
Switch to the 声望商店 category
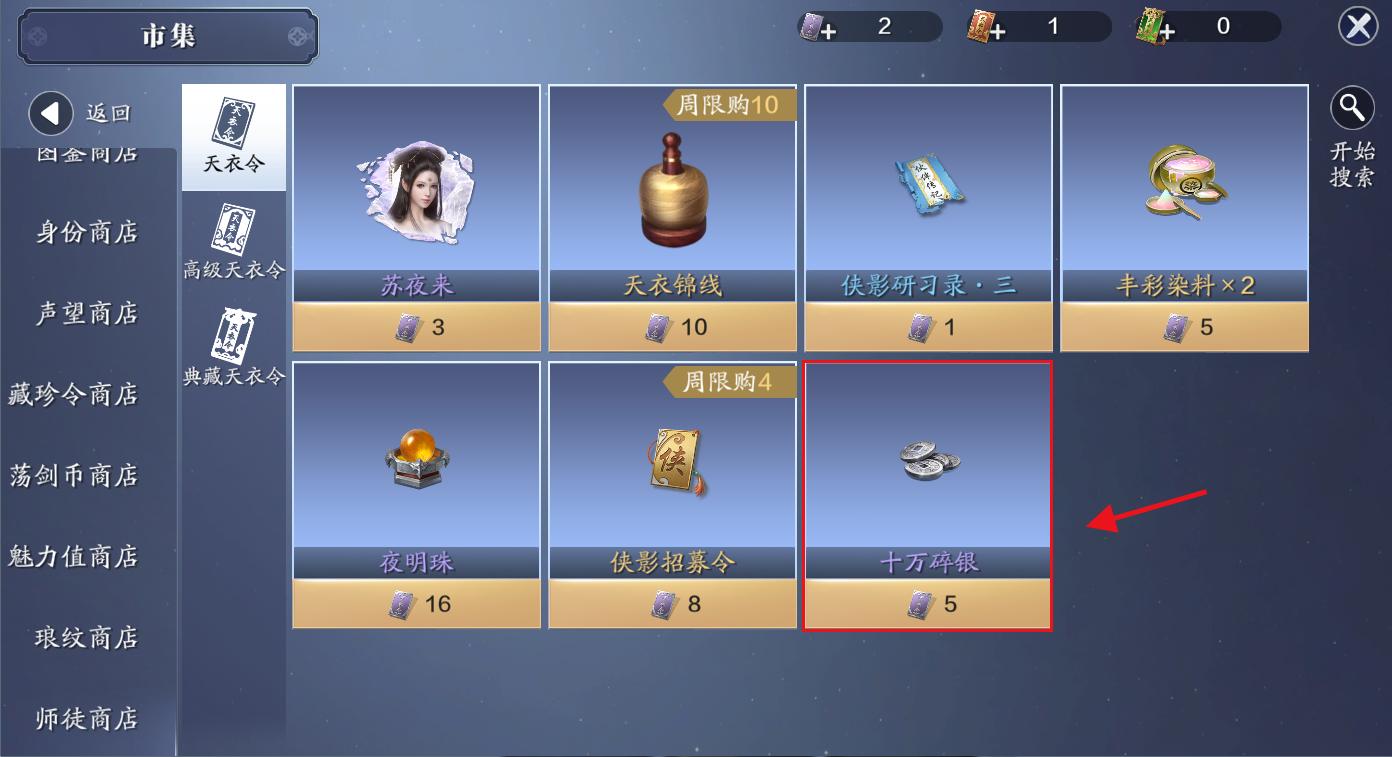pos(88,313)
